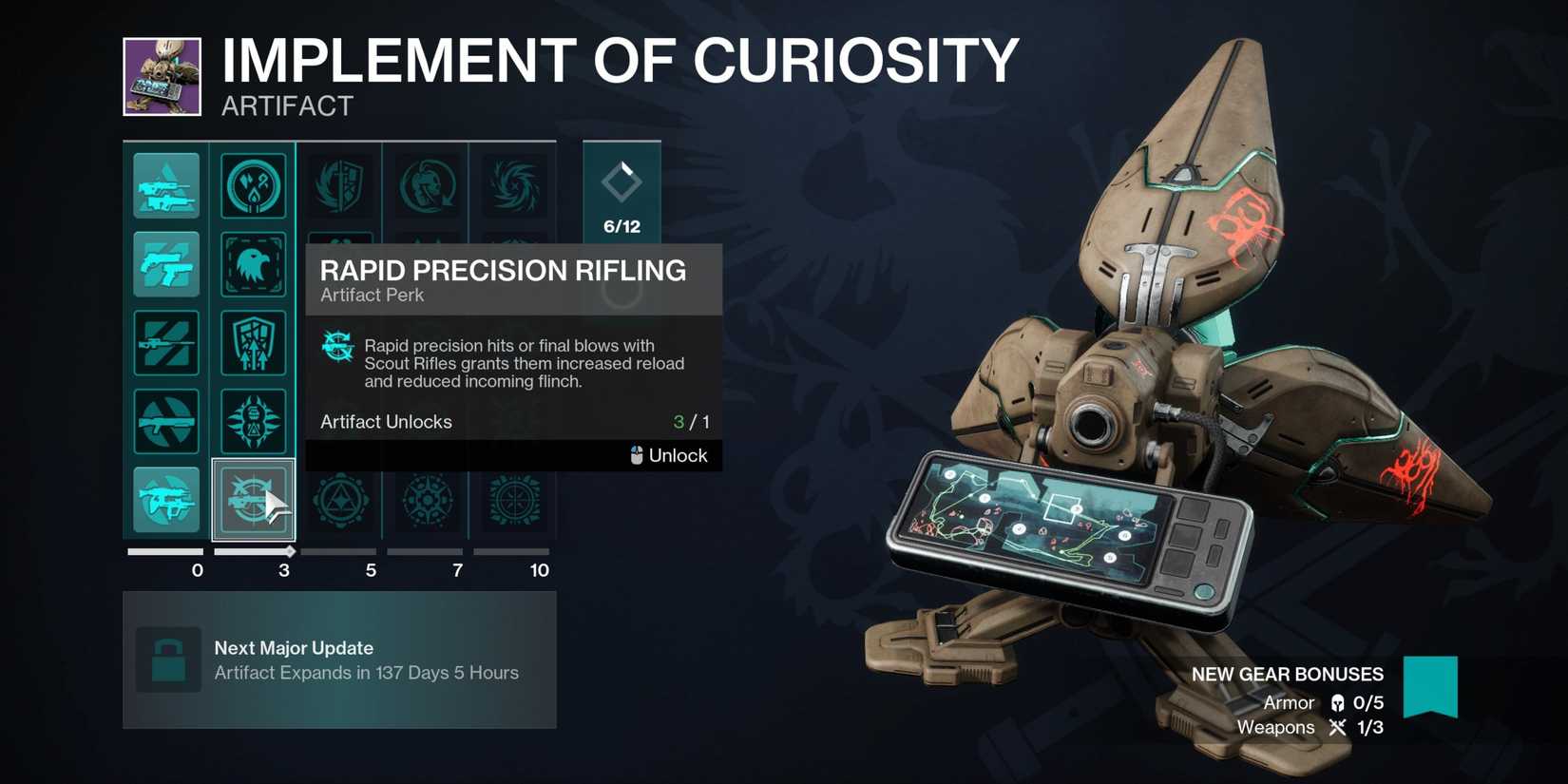Viewport: 1568px width, 784px height.
Task: Select the shield-with-arrows perk icon
Action: [254, 343]
